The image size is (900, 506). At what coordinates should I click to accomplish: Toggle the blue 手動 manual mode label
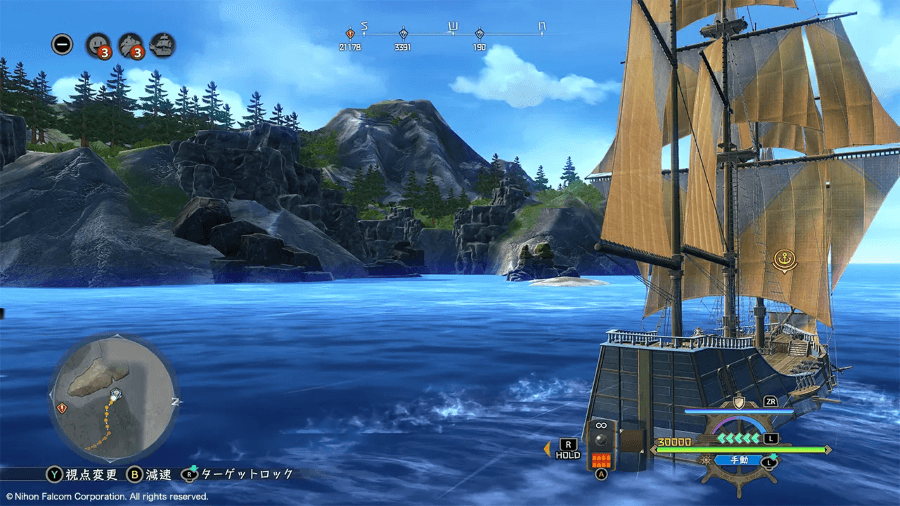pyautogui.click(x=739, y=460)
